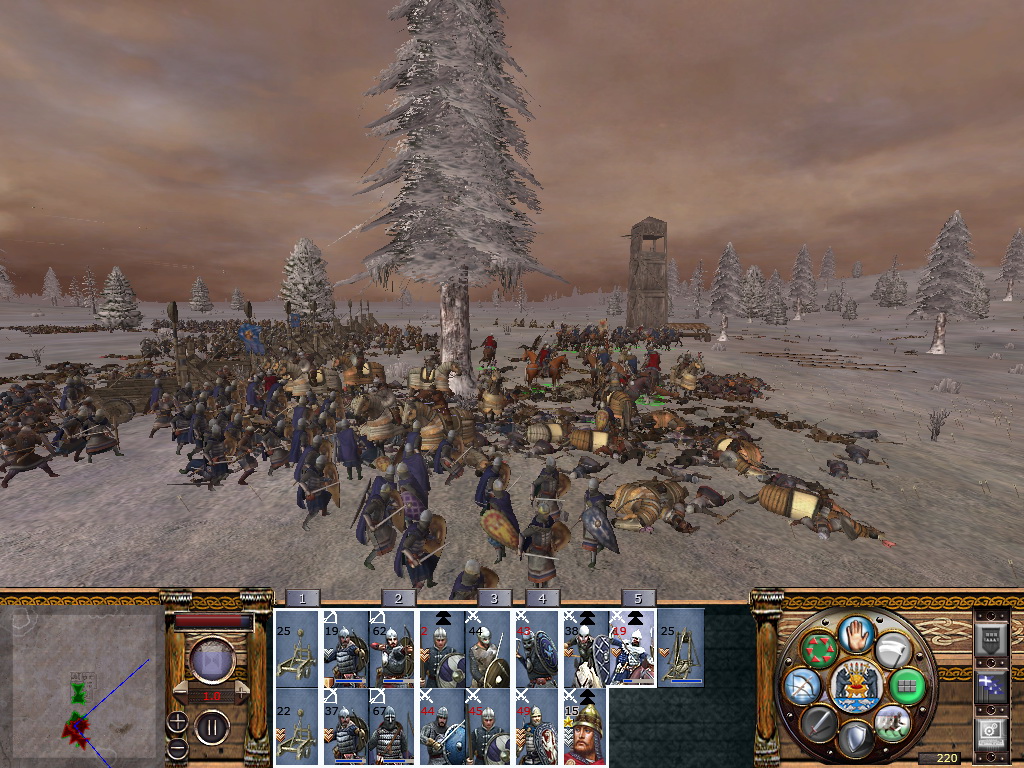Toggle fire at will bow icon
This screenshot has width=1024, height=768.
pyautogui.click(x=803, y=685)
